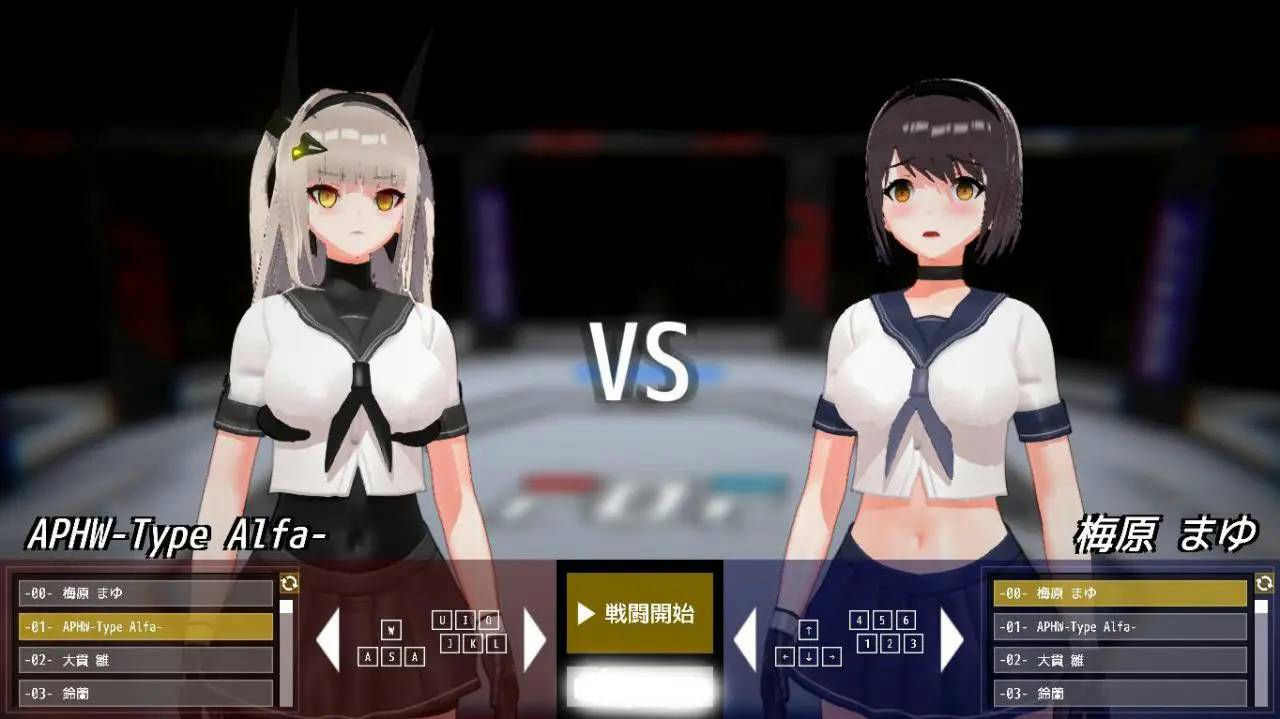Select 梅原 まゆ in the red panel list

[146, 593]
